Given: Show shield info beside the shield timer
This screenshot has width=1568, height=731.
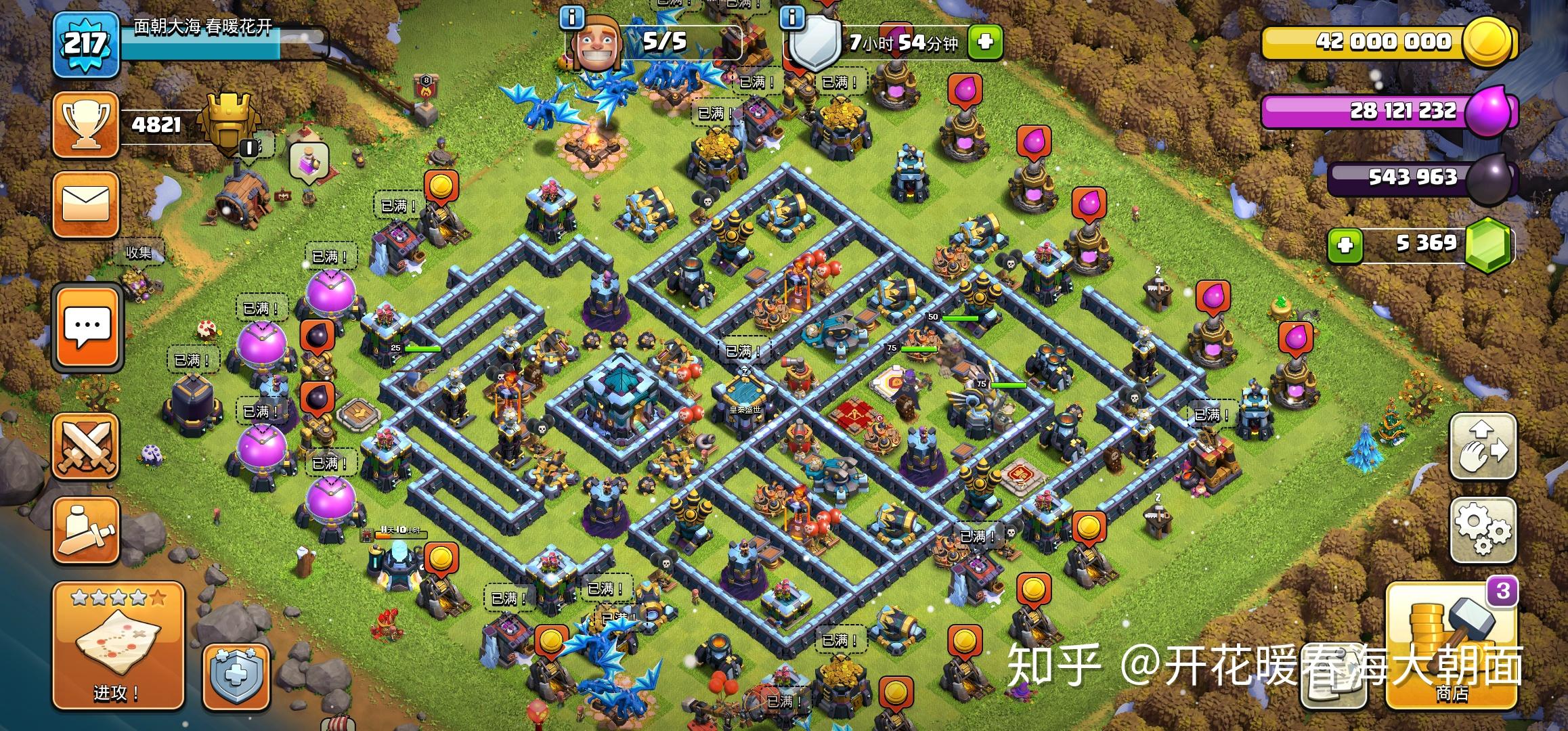Looking at the screenshot, I should click(x=791, y=18).
